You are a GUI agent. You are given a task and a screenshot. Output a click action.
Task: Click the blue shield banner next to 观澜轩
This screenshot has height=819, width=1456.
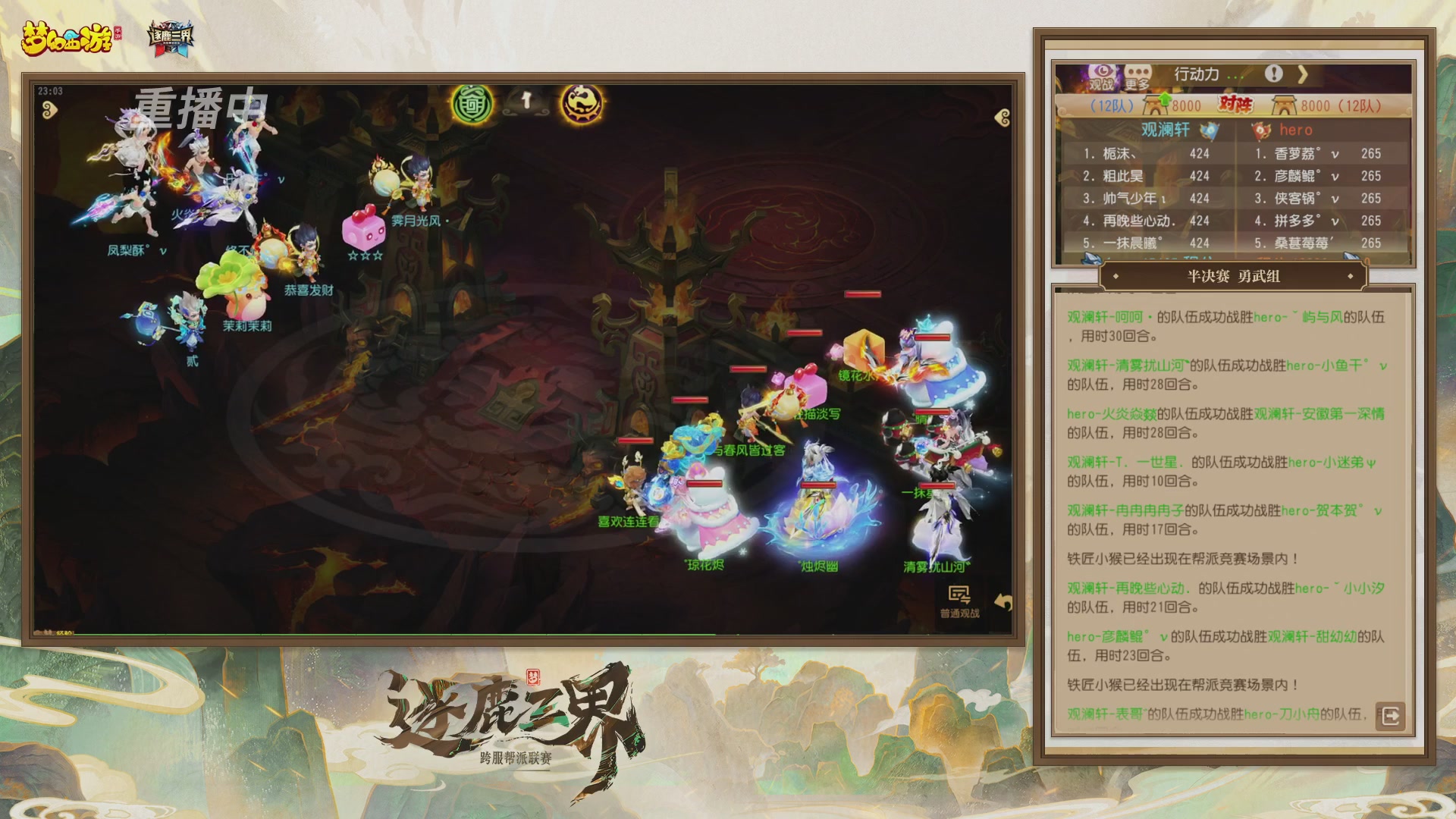point(1210,129)
